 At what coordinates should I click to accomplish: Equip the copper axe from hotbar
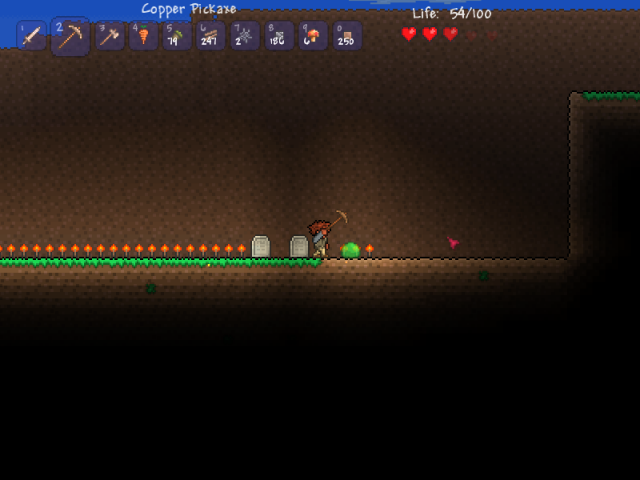pyautogui.click(x=109, y=36)
